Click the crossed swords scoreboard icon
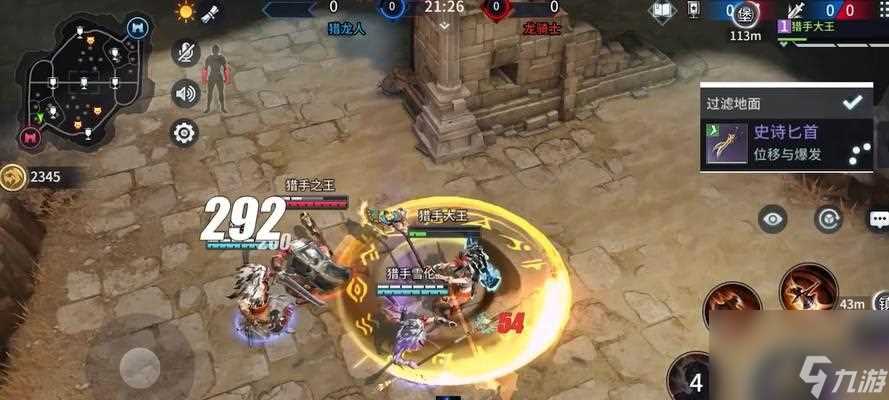889x400 pixels. (798, 12)
